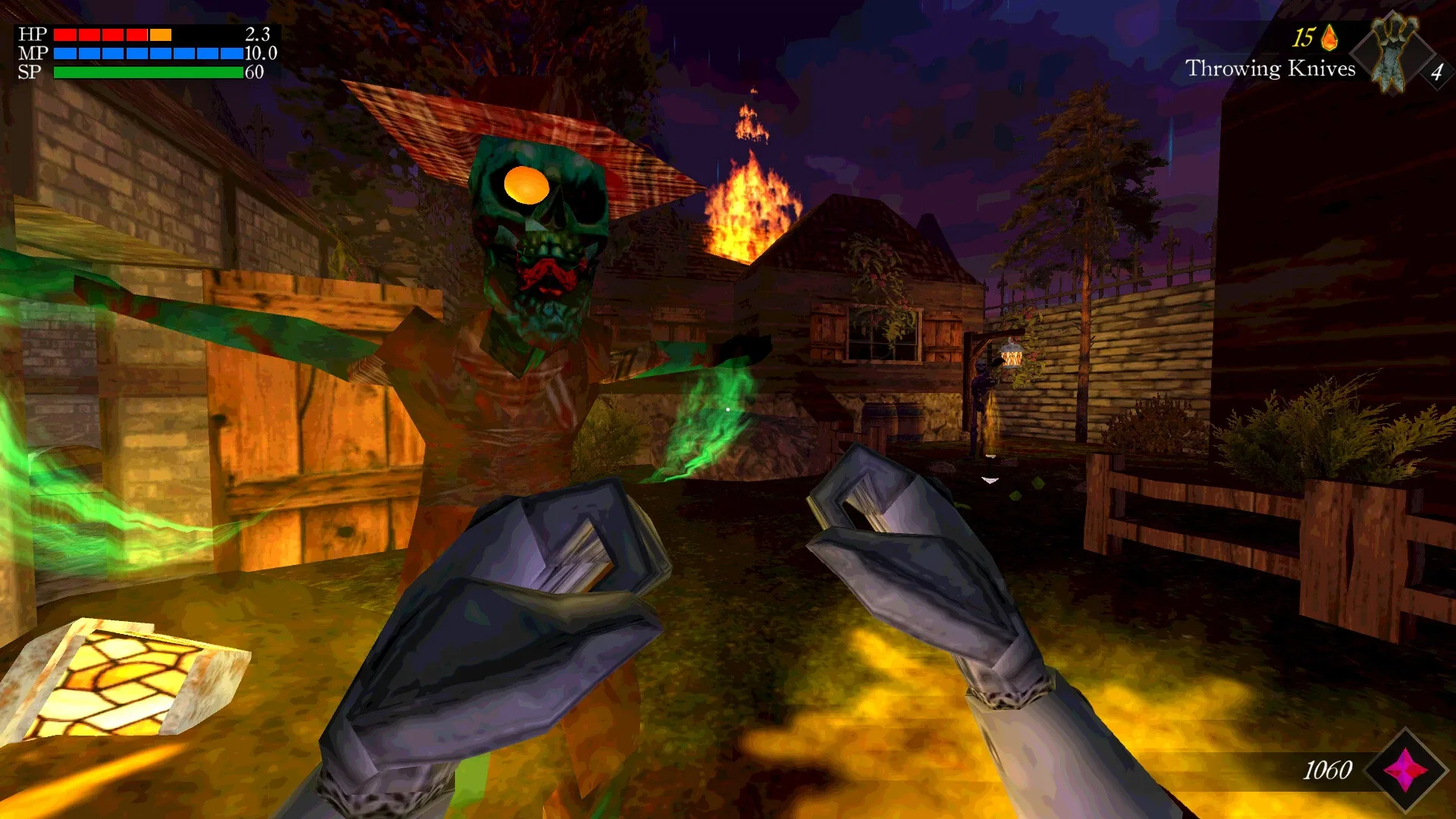Click the MP value reading 10.0
Screen dimensions: 1456x819
[x=258, y=54]
